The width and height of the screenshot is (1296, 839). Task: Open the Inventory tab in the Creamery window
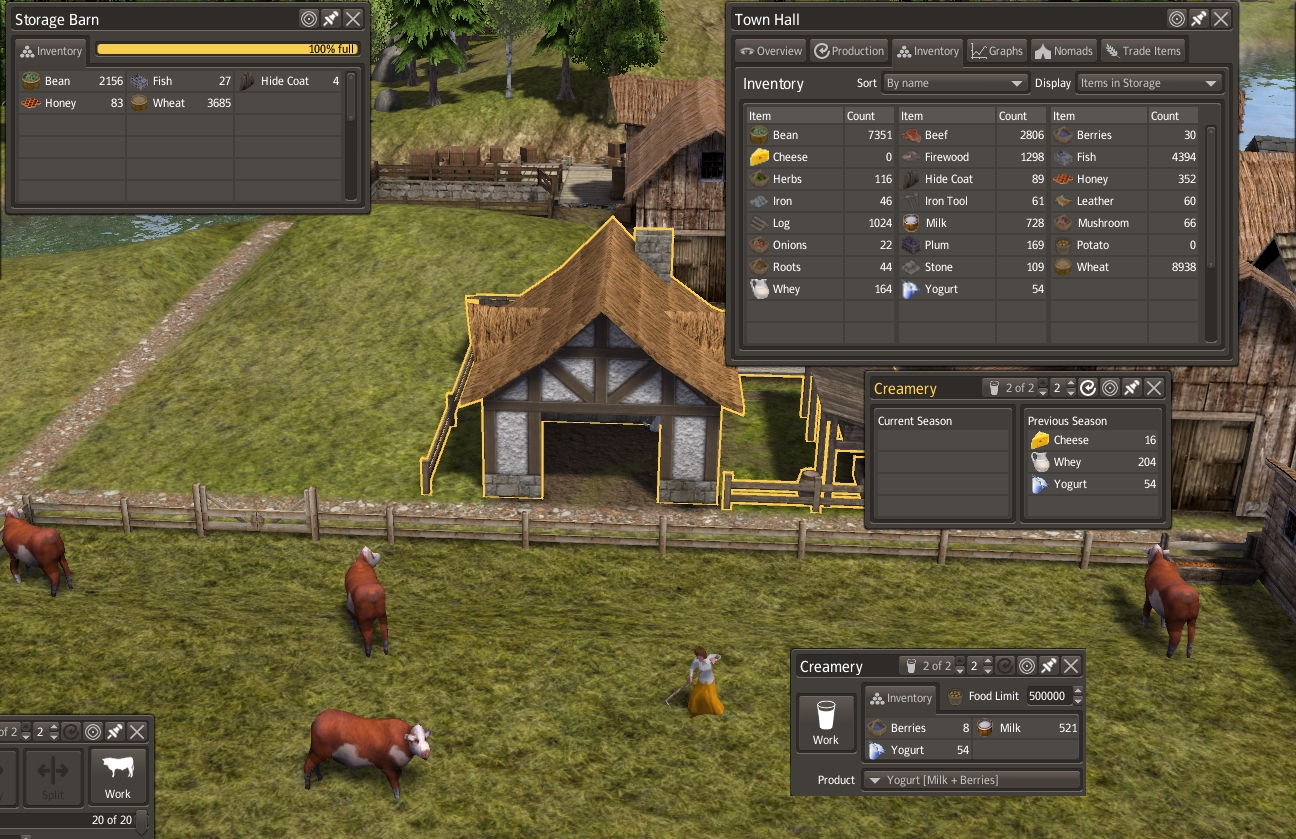[900, 698]
